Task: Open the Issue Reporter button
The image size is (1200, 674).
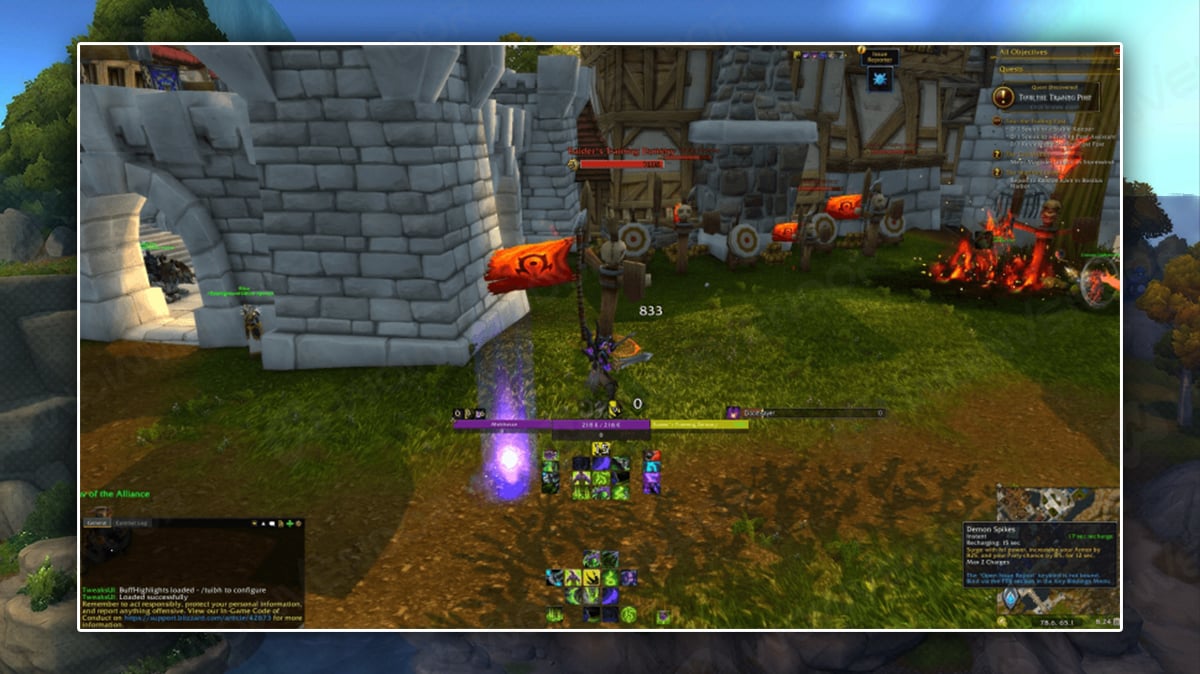Action: tap(880, 58)
